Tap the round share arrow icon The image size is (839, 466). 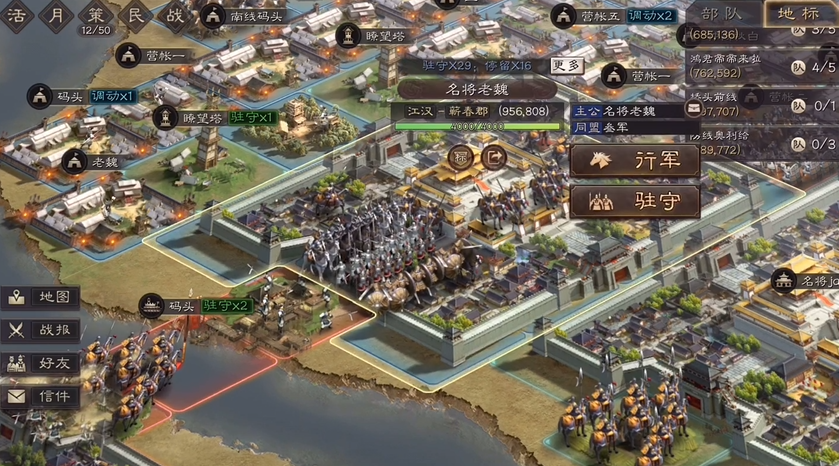pyautogui.click(x=493, y=156)
